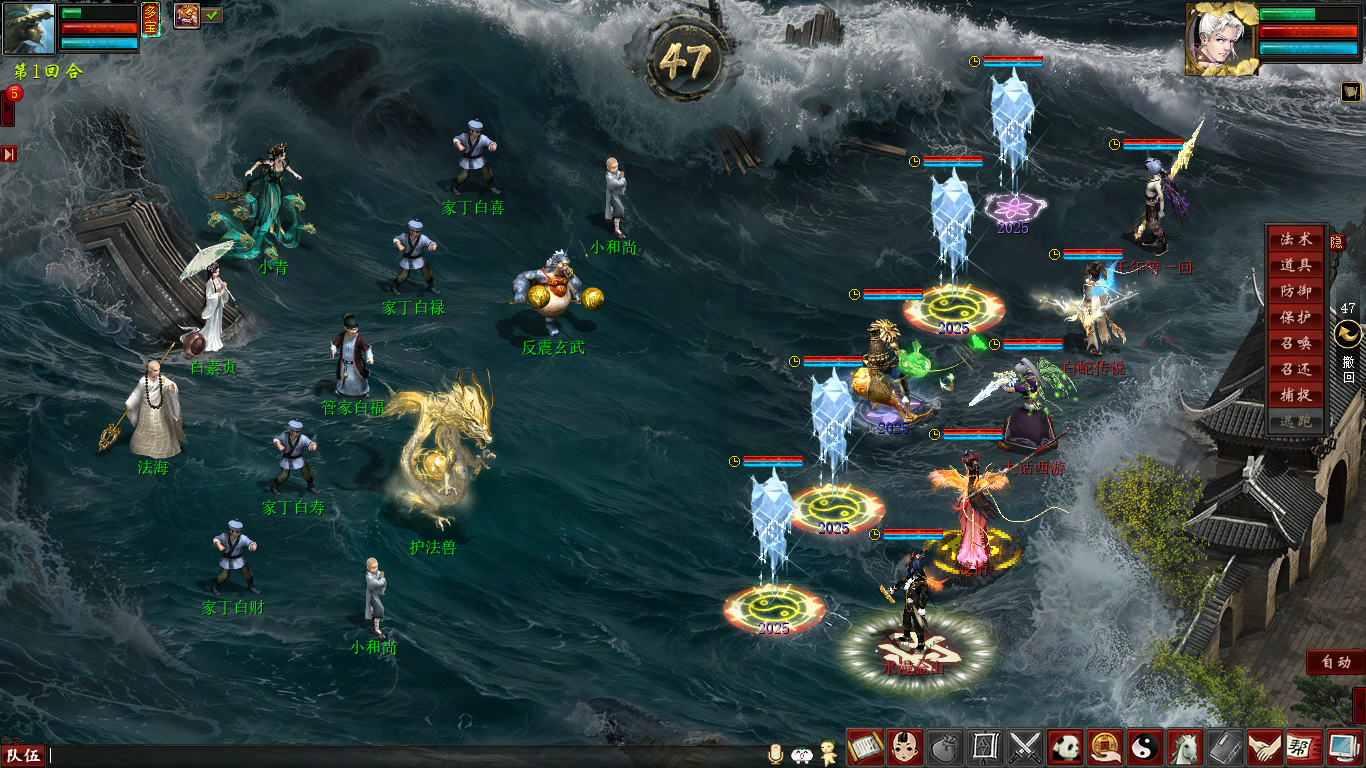Viewport: 1366px width, 768px height.
Task: Select the 防御 (Defend) command
Action: point(1296,291)
